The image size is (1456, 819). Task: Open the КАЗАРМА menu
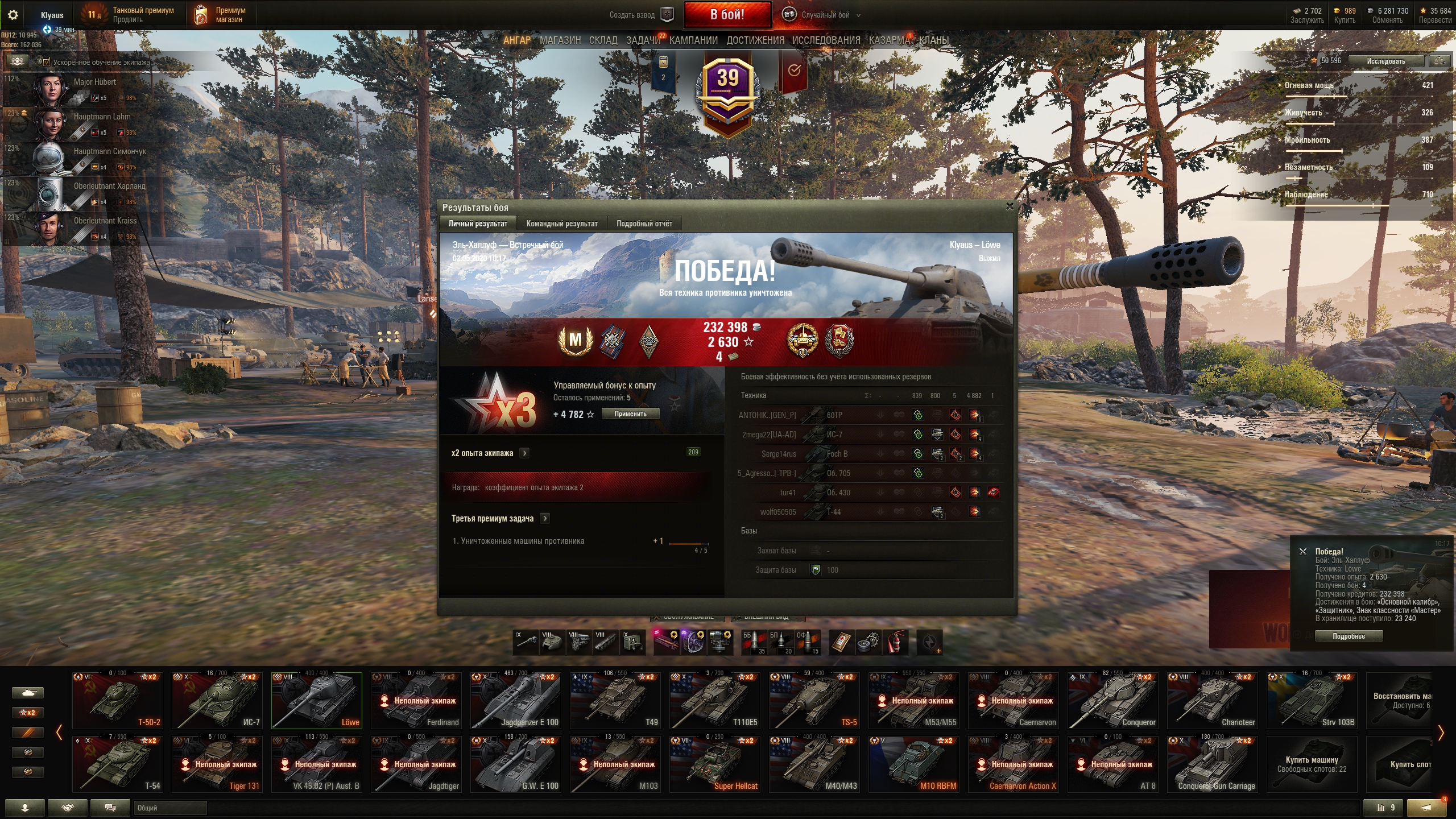point(889,40)
